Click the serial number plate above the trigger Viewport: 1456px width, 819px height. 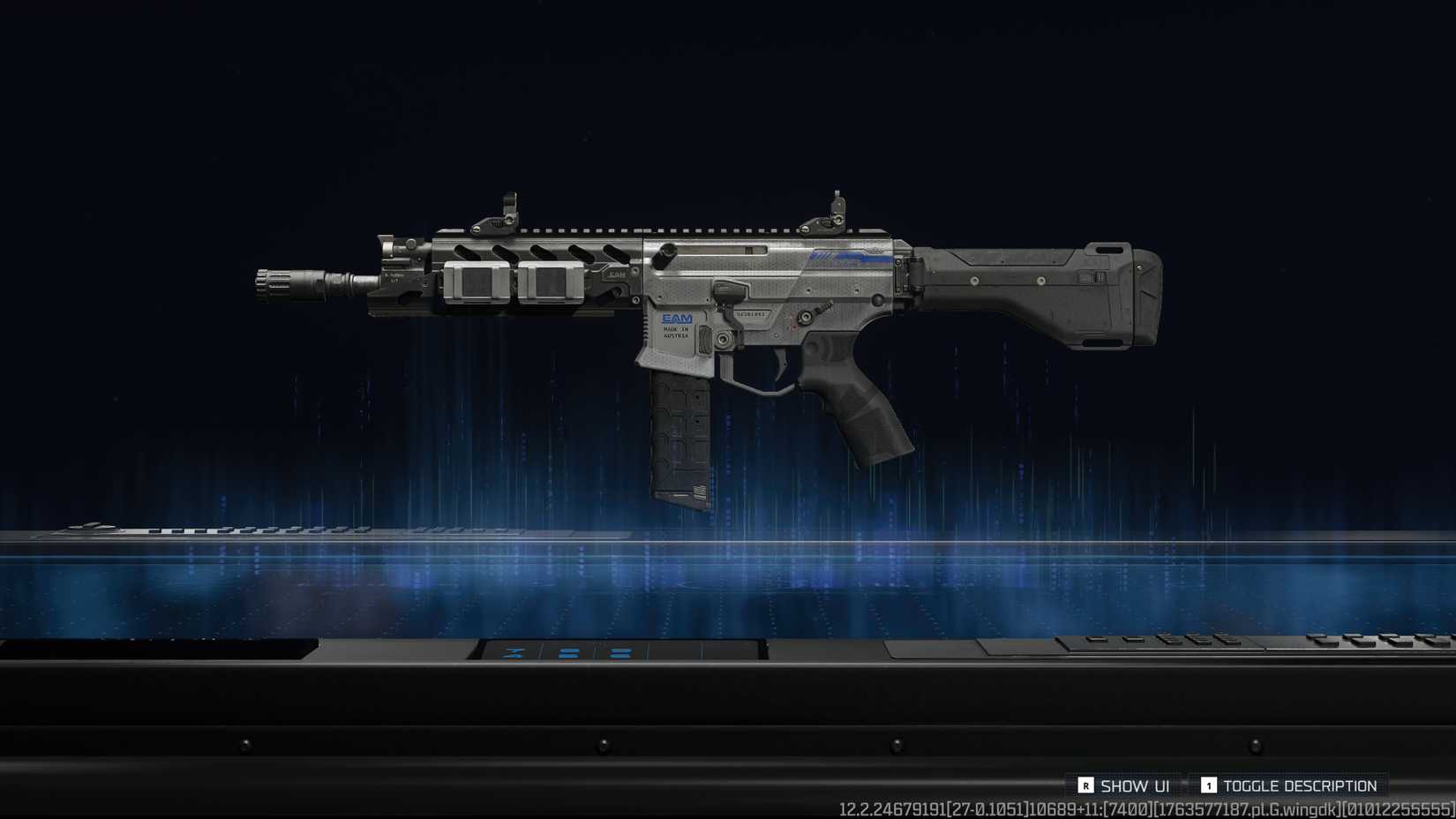tap(752, 314)
